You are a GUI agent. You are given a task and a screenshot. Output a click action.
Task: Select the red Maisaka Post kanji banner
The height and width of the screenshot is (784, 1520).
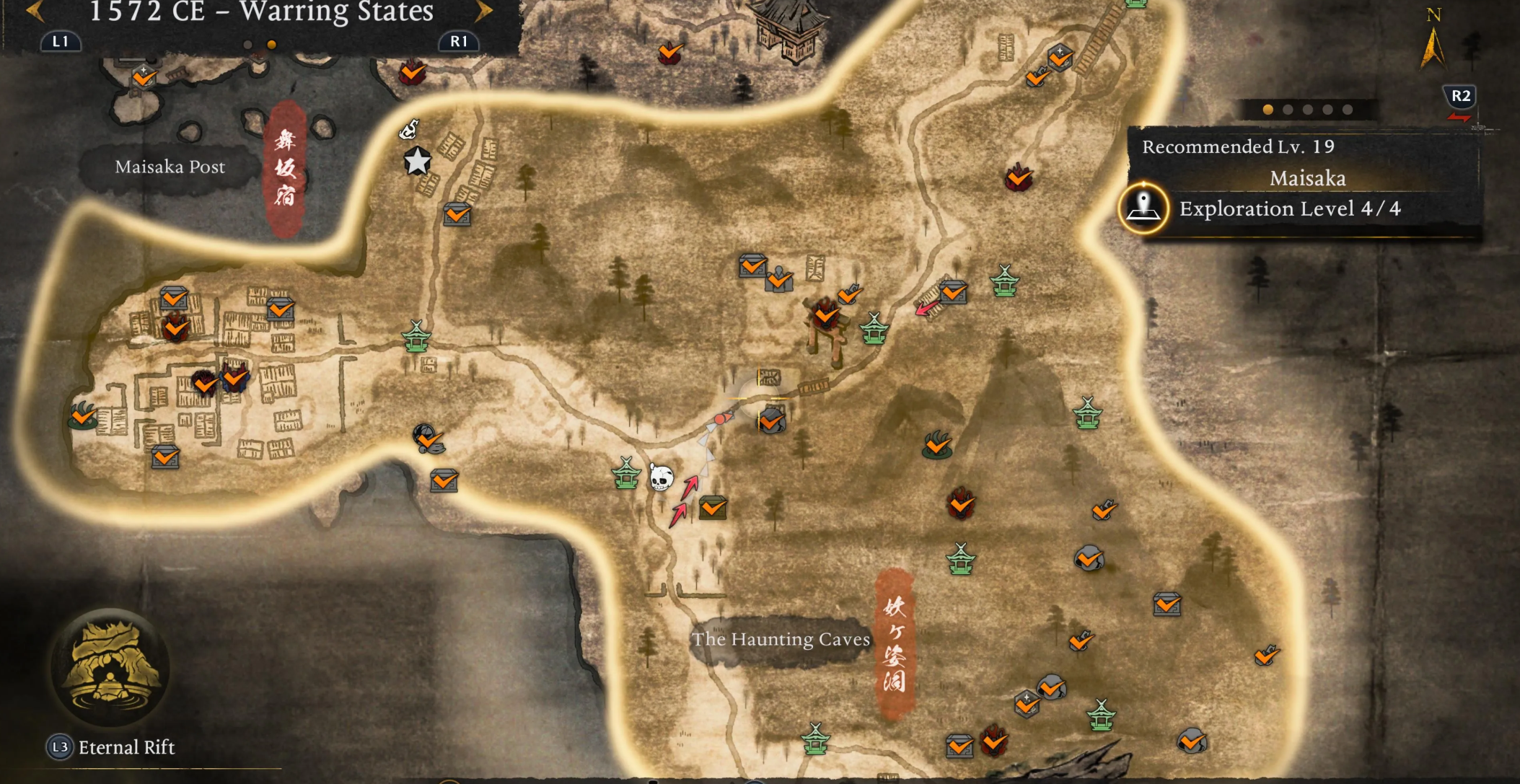tap(286, 169)
